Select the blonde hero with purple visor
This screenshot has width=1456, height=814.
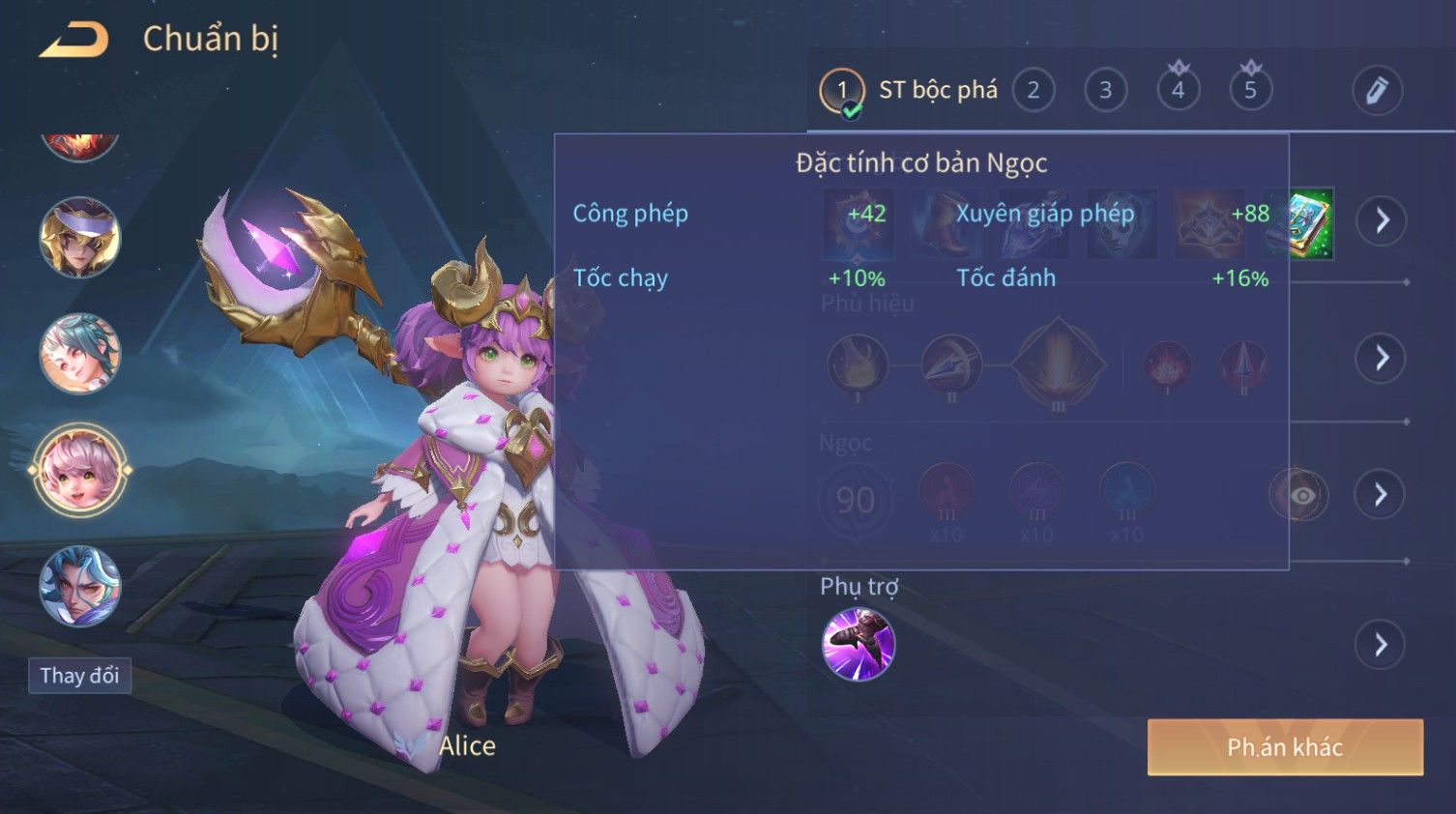[x=79, y=238]
